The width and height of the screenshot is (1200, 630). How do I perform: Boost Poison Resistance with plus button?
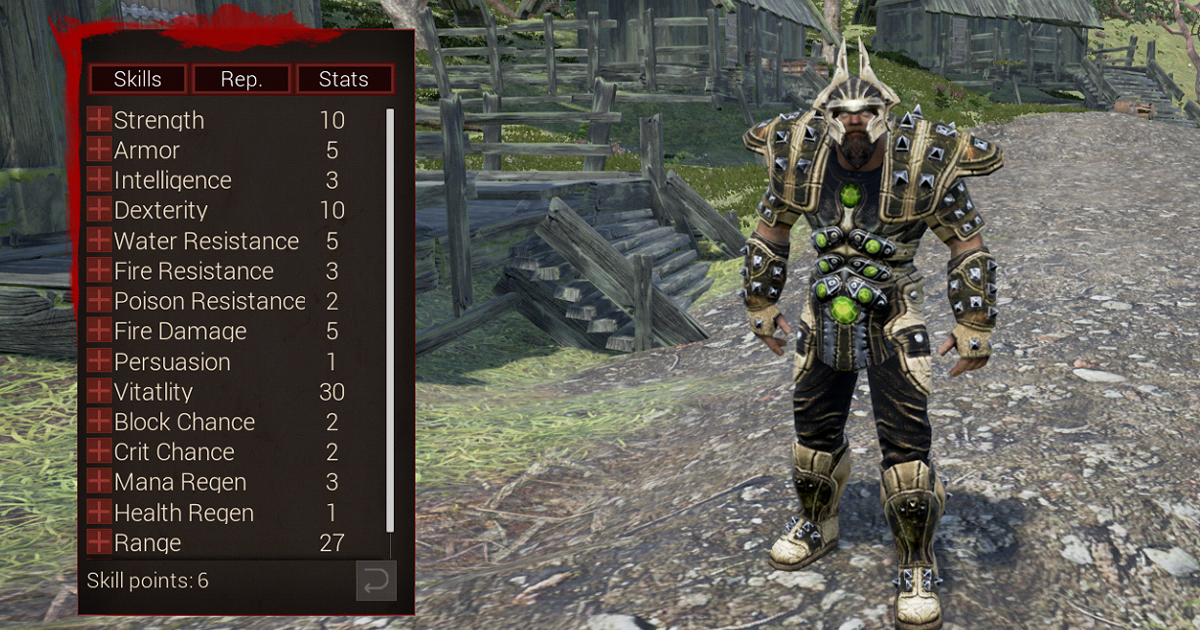point(99,301)
